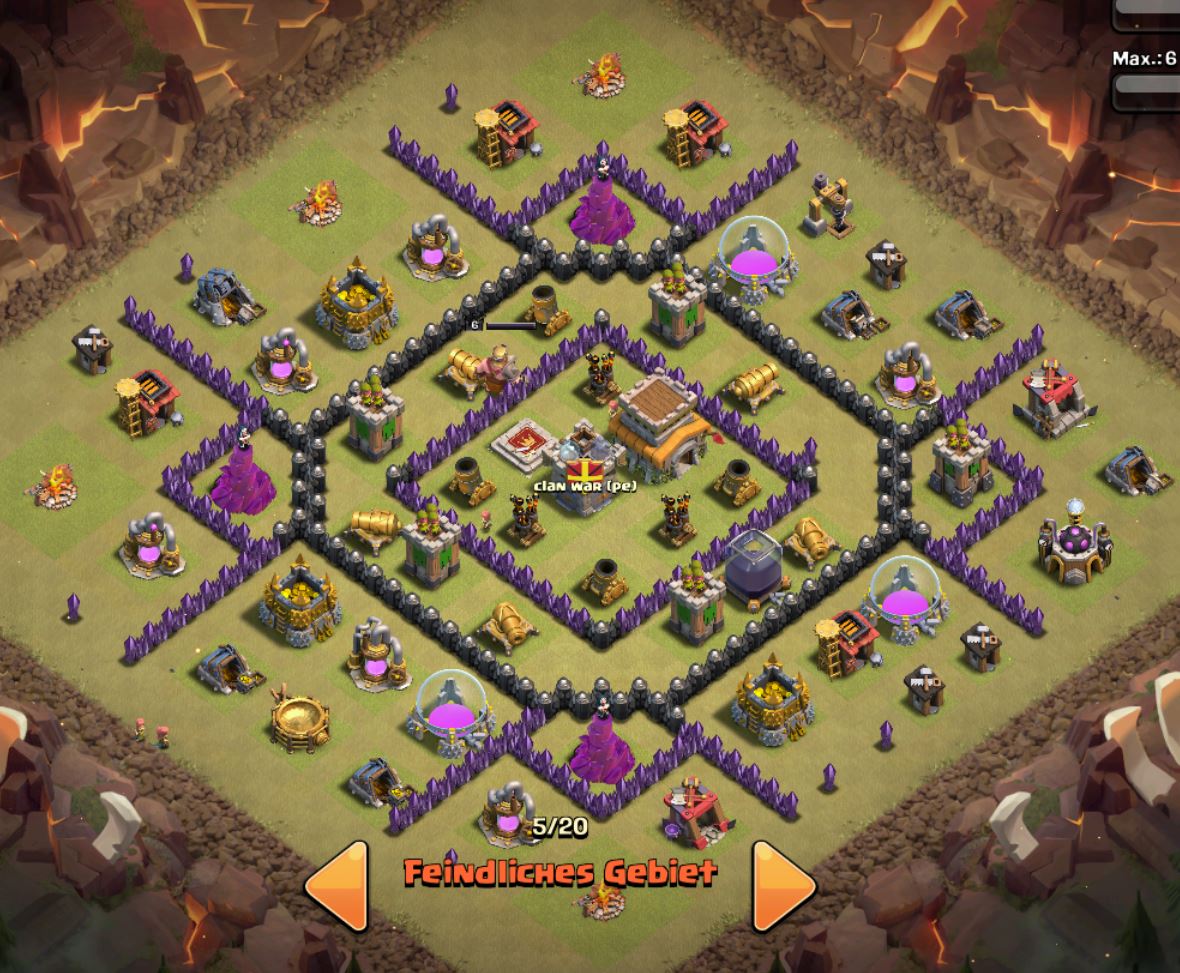Viewport: 1180px width, 973px height.
Task: Show the next enemy base with the right arrow
Action: point(781,885)
